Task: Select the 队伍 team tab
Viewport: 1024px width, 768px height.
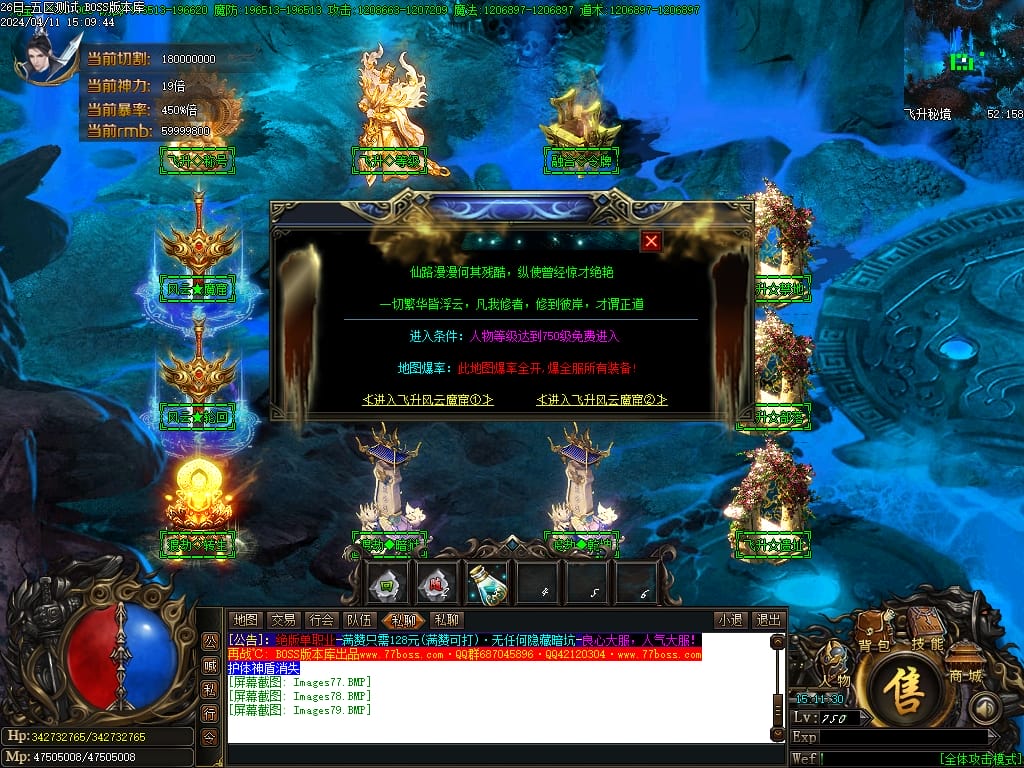Action: click(x=358, y=620)
